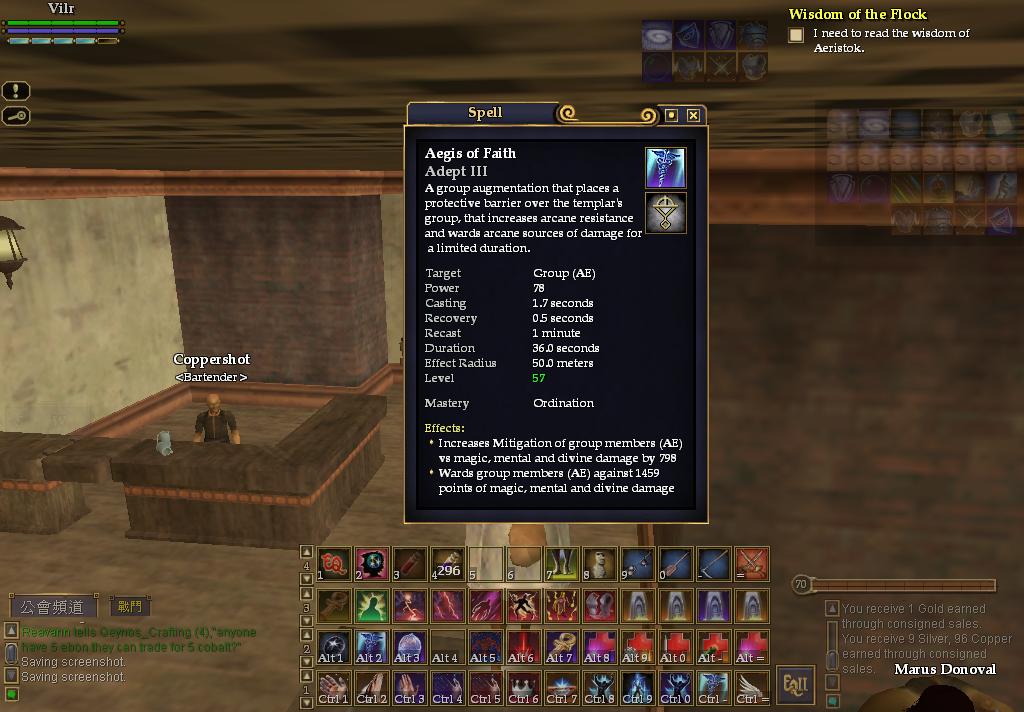The image size is (1024, 712).
Task: Use the Ctrl = white wing ability
Action: [752, 686]
